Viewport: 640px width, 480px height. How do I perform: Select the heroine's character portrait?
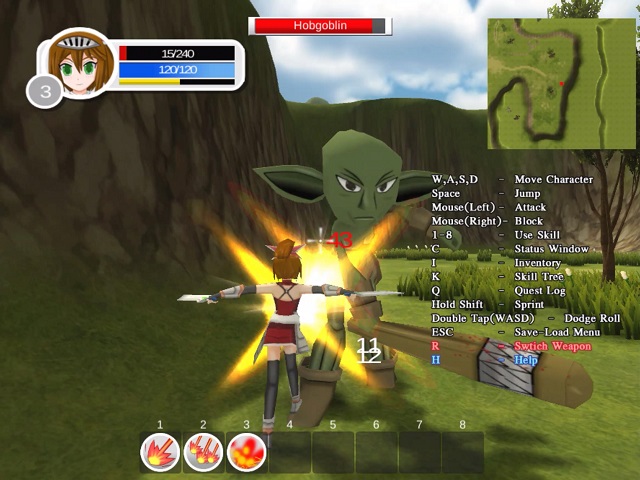click(76, 67)
